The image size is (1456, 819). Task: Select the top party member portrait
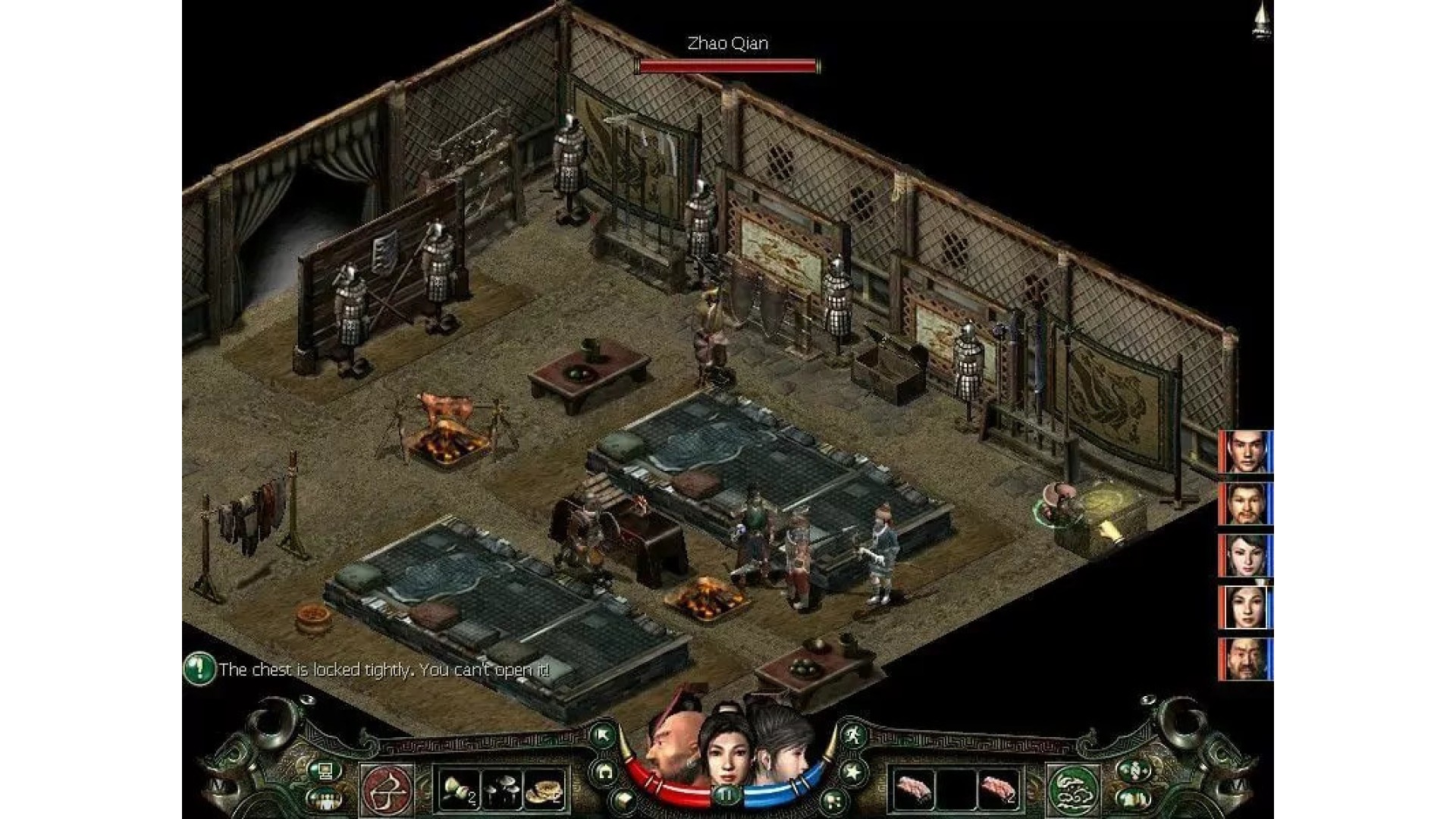pos(1246,451)
